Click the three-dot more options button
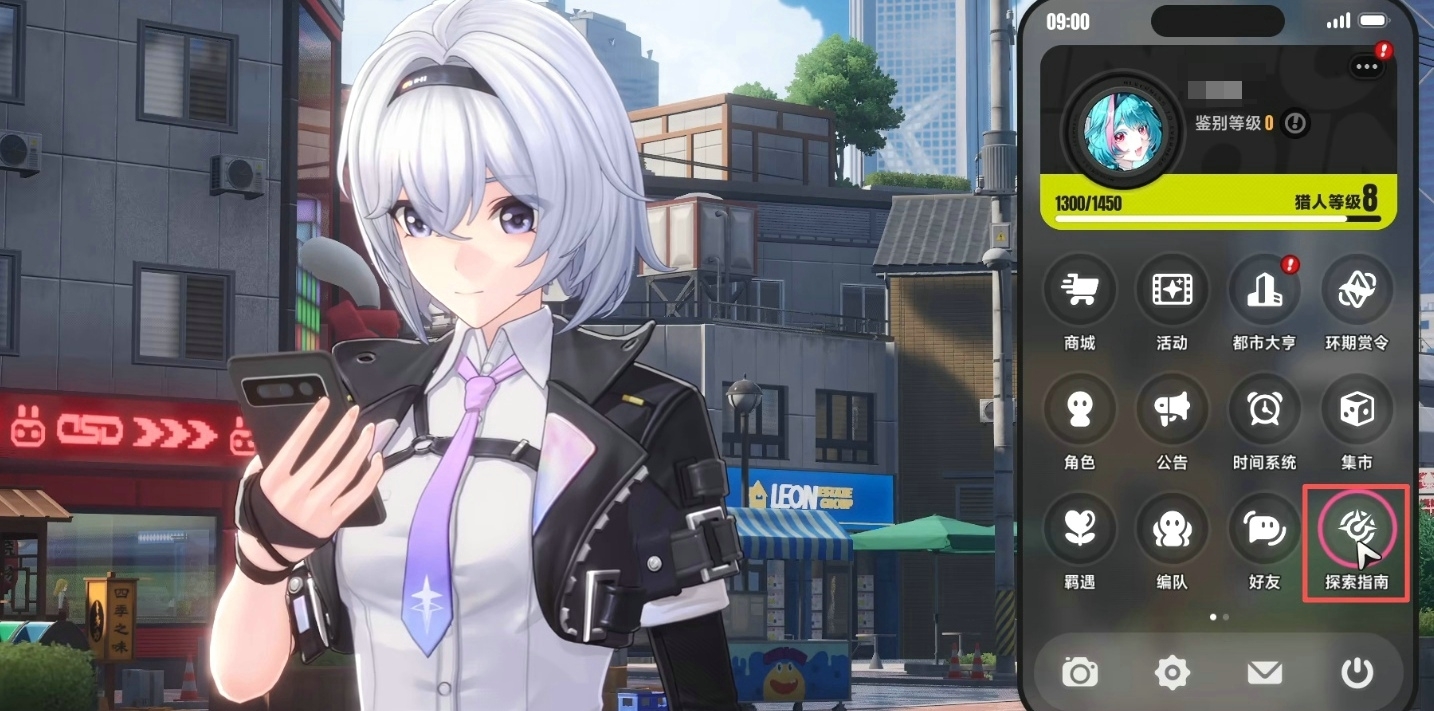 click(x=1366, y=67)
